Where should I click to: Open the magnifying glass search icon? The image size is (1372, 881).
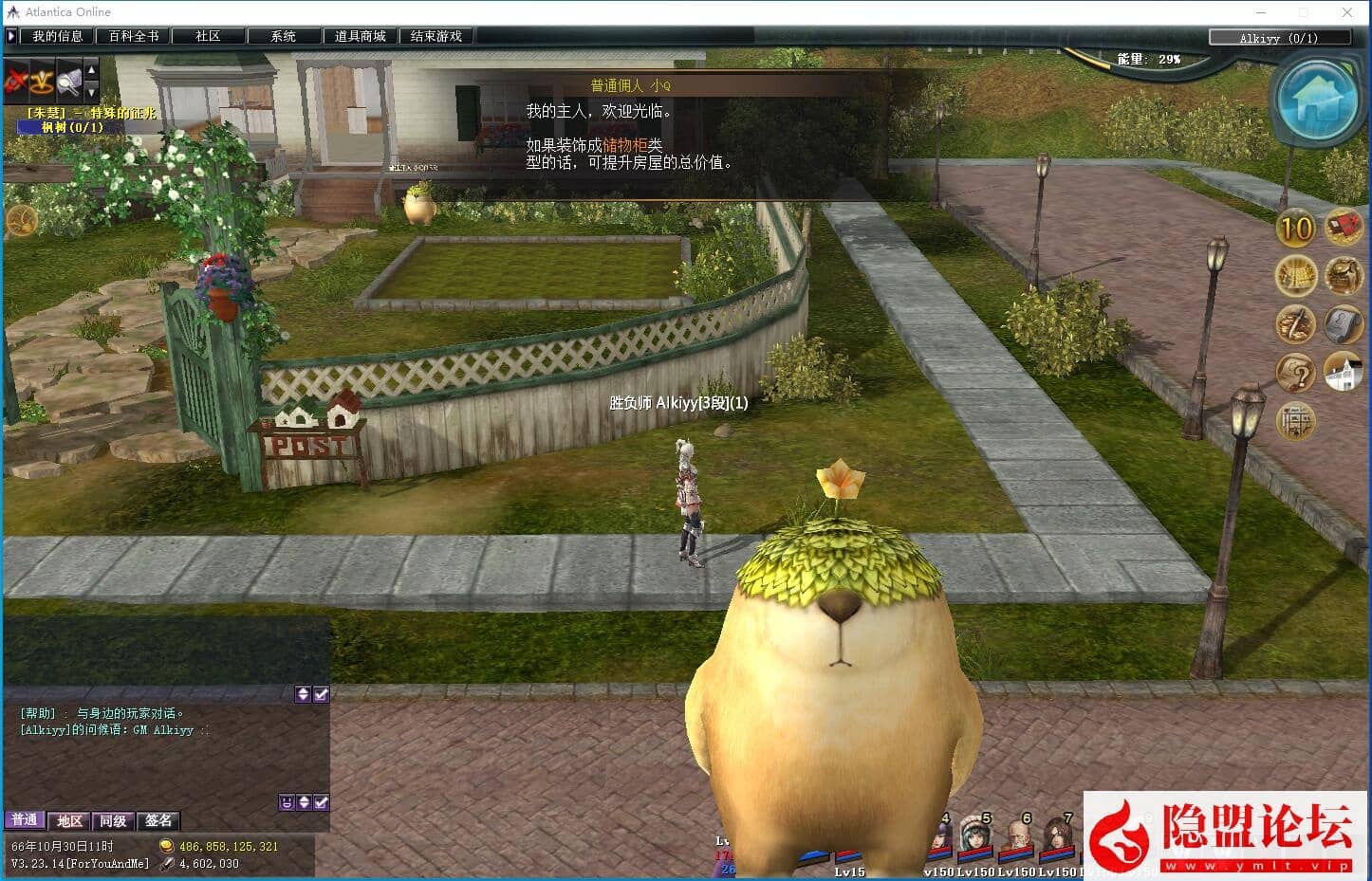(x=67, y=81)
